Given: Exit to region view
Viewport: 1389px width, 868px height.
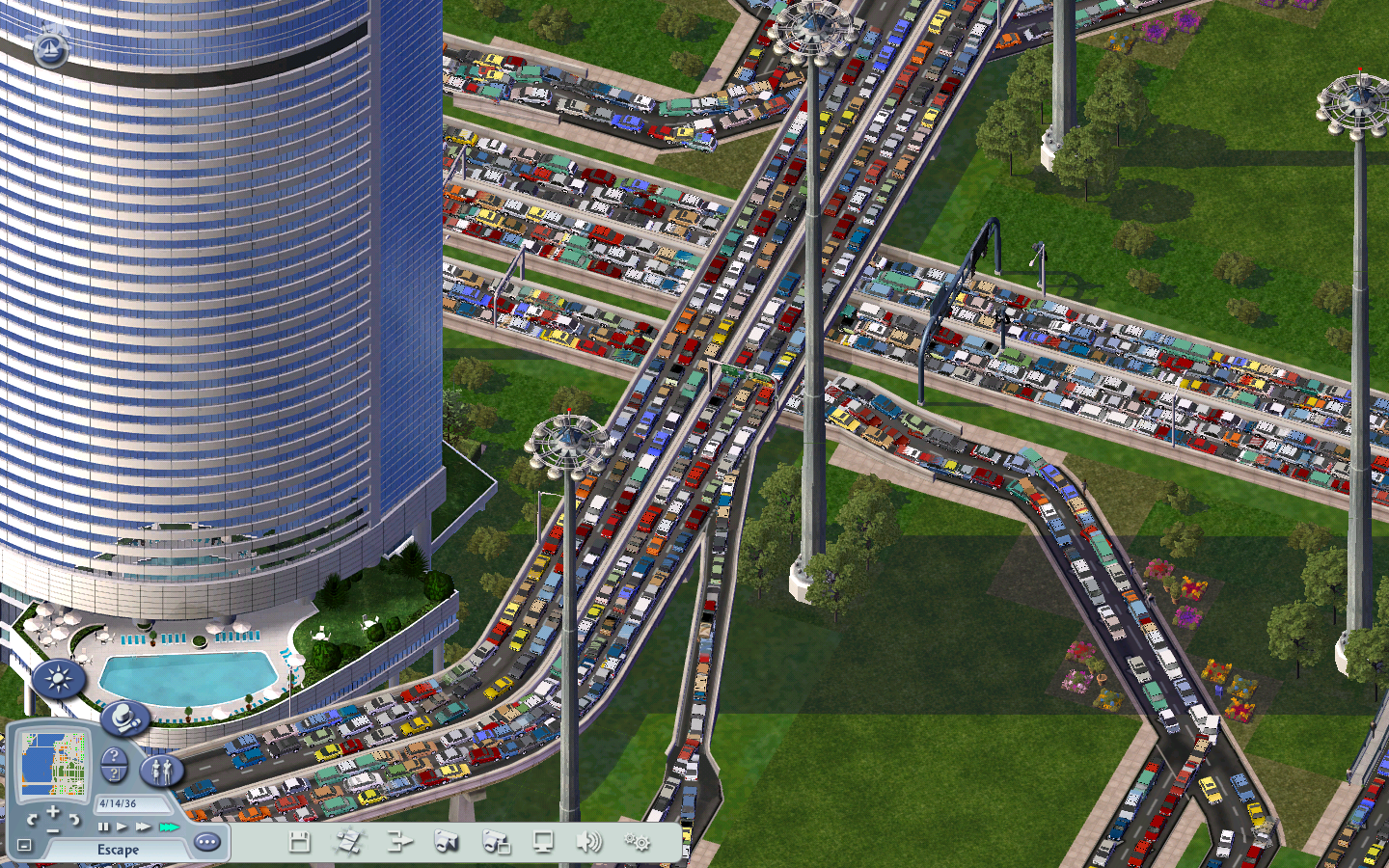Looking at the screenshot, I should click(x=397, y=842).
